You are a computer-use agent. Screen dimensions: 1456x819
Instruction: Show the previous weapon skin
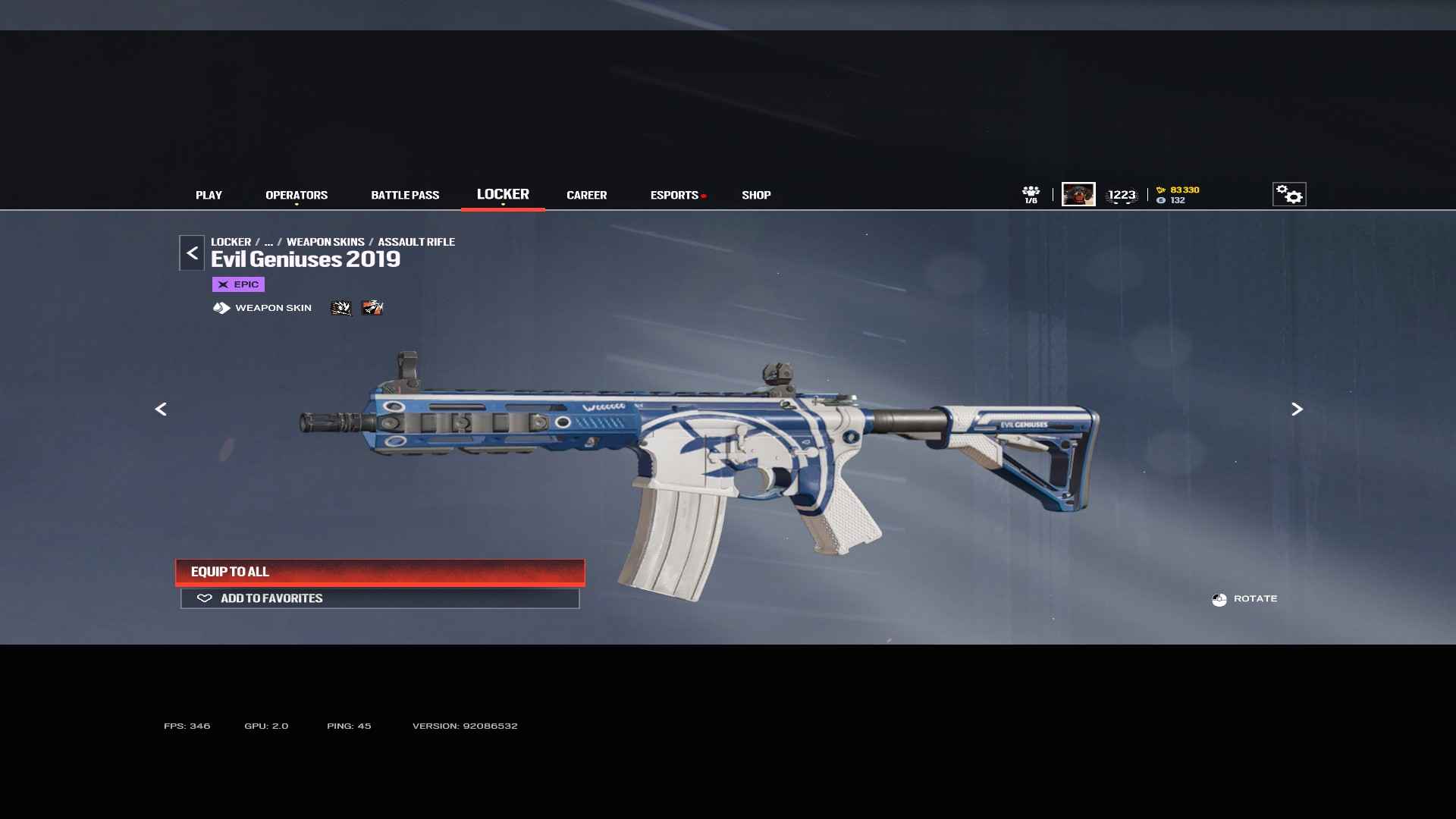pyautogui.click(x=161, y=409)
